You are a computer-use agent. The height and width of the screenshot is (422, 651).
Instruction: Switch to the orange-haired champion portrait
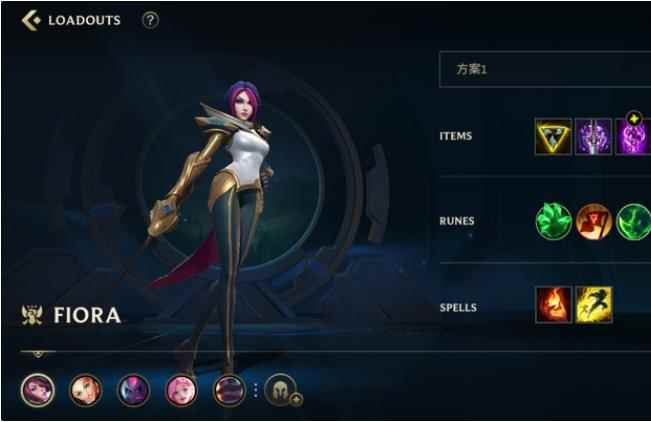point(86,389)
